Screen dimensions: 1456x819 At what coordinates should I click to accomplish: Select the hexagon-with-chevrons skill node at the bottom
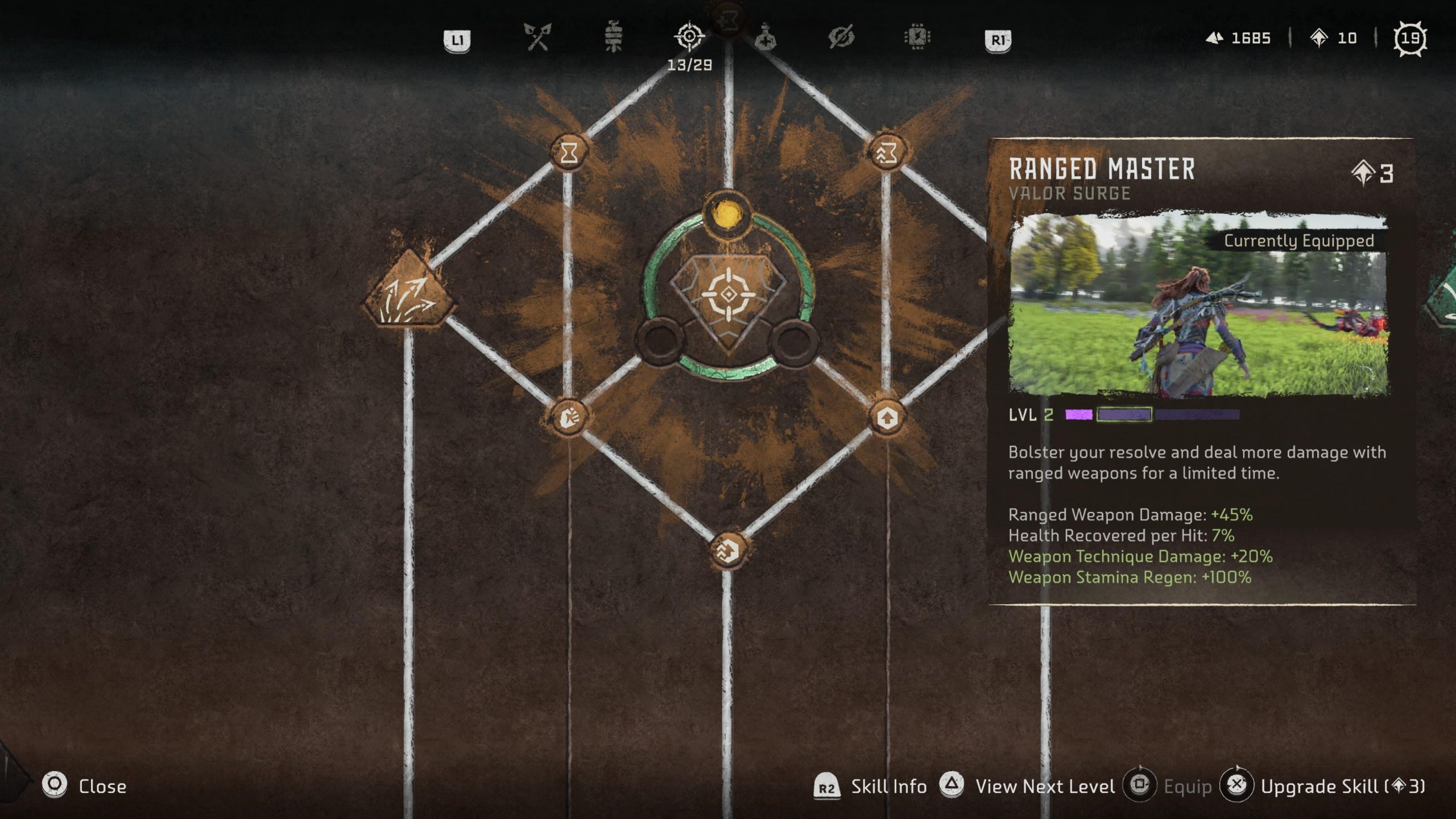click(x=728, y=550)
